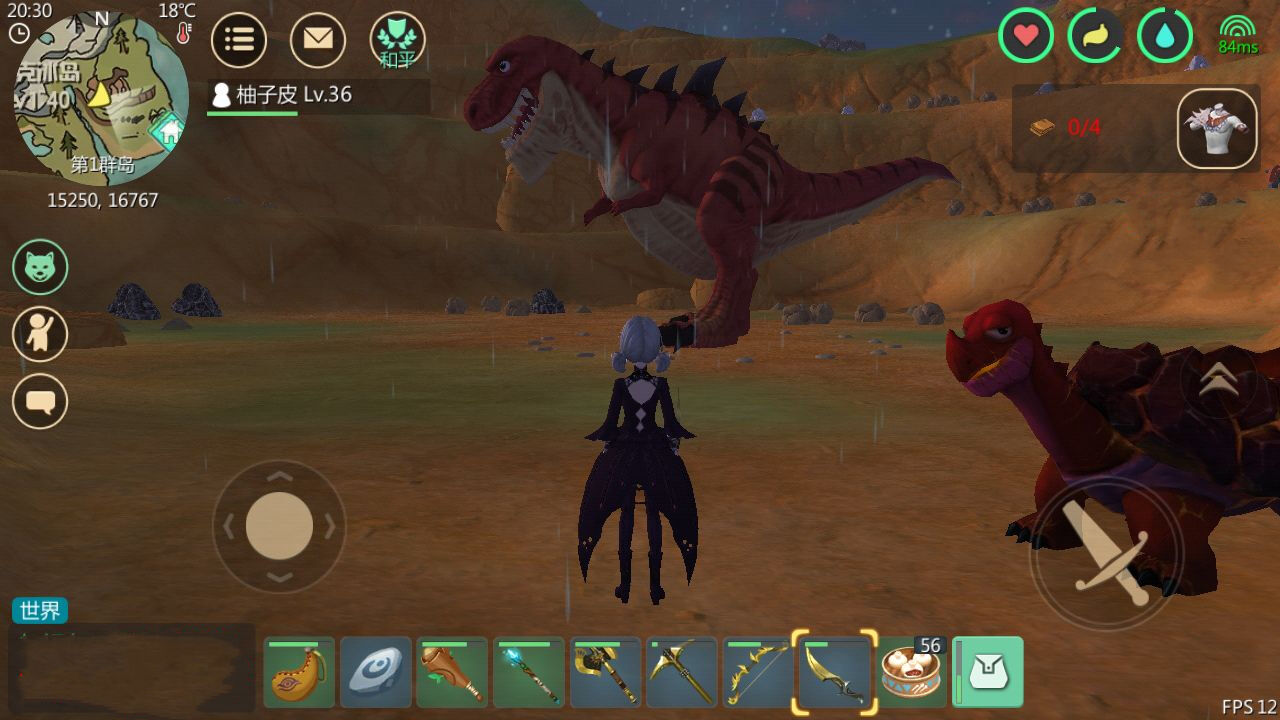Attack with the sword button

(x=1105, y=553)
